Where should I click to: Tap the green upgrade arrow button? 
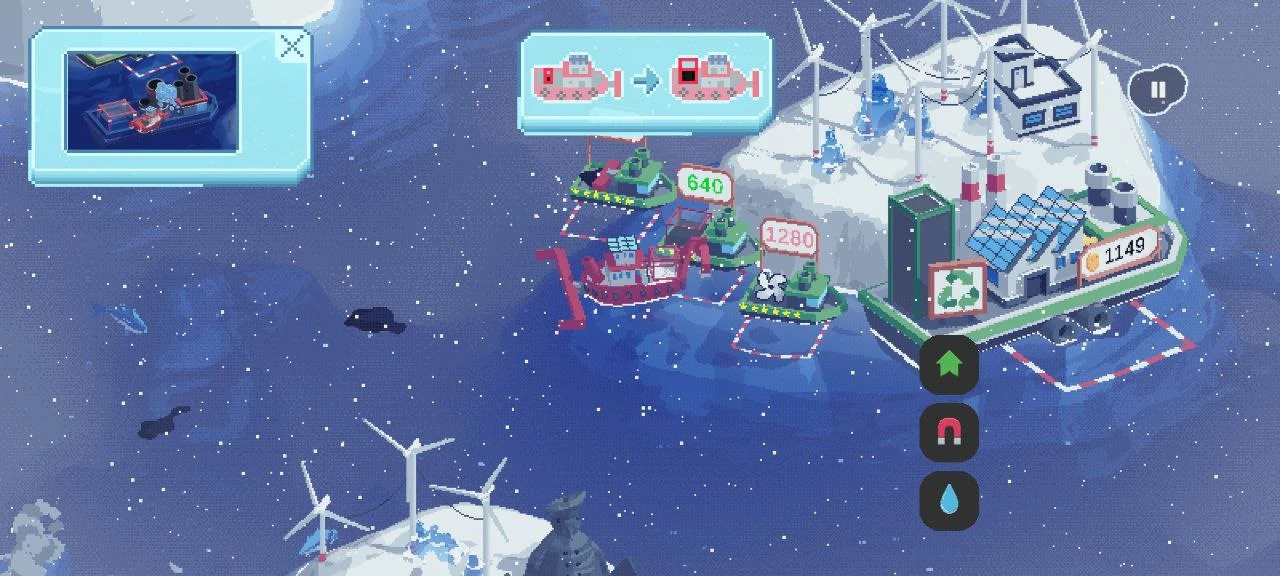[x=948, y=365]
